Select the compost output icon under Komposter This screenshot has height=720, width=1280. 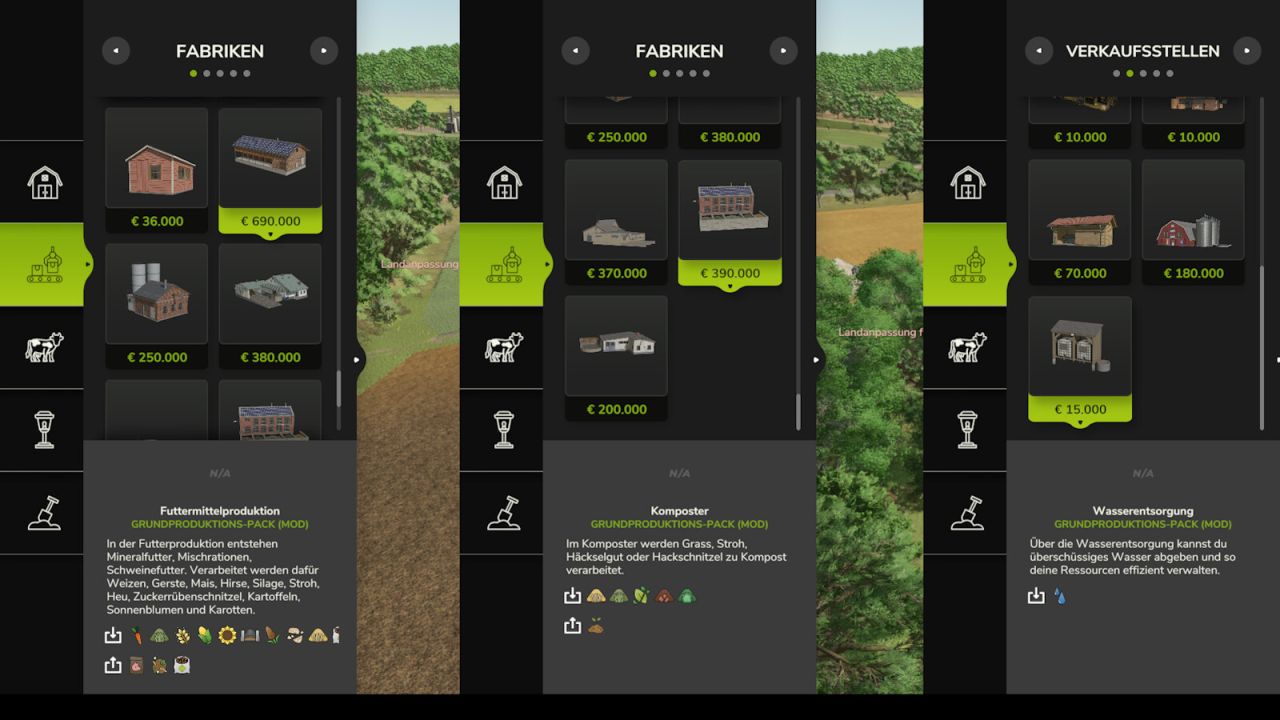[595, 626]
